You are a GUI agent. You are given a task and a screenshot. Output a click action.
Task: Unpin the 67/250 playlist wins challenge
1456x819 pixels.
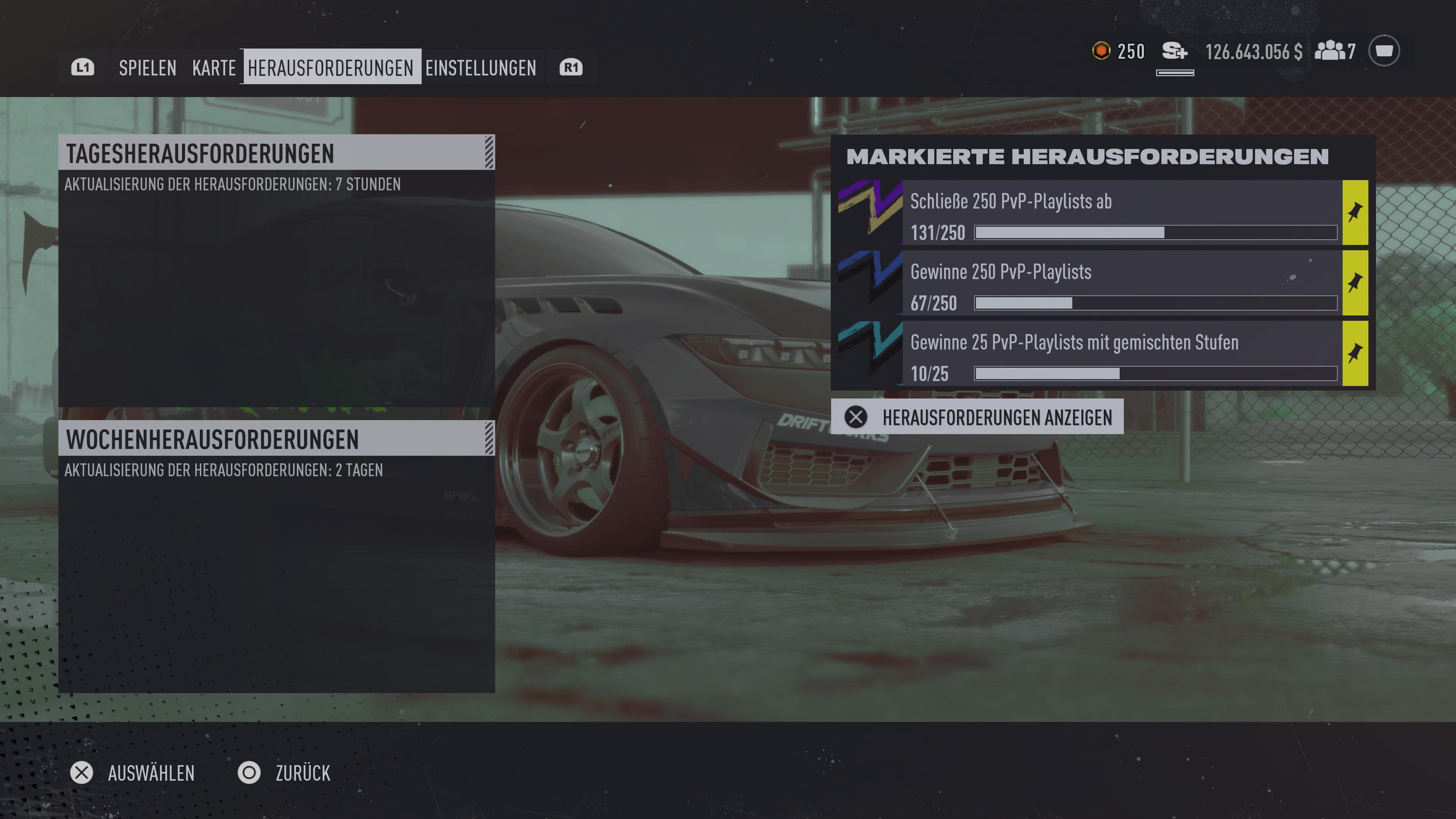pos(1355,283)
